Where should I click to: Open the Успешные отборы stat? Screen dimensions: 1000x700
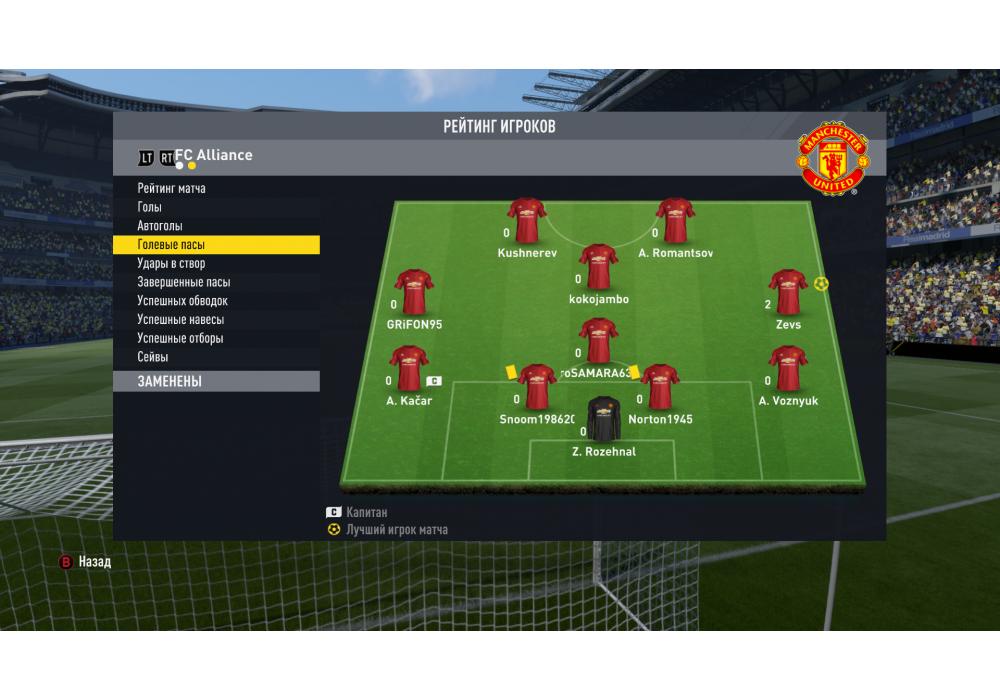(181, 338)
